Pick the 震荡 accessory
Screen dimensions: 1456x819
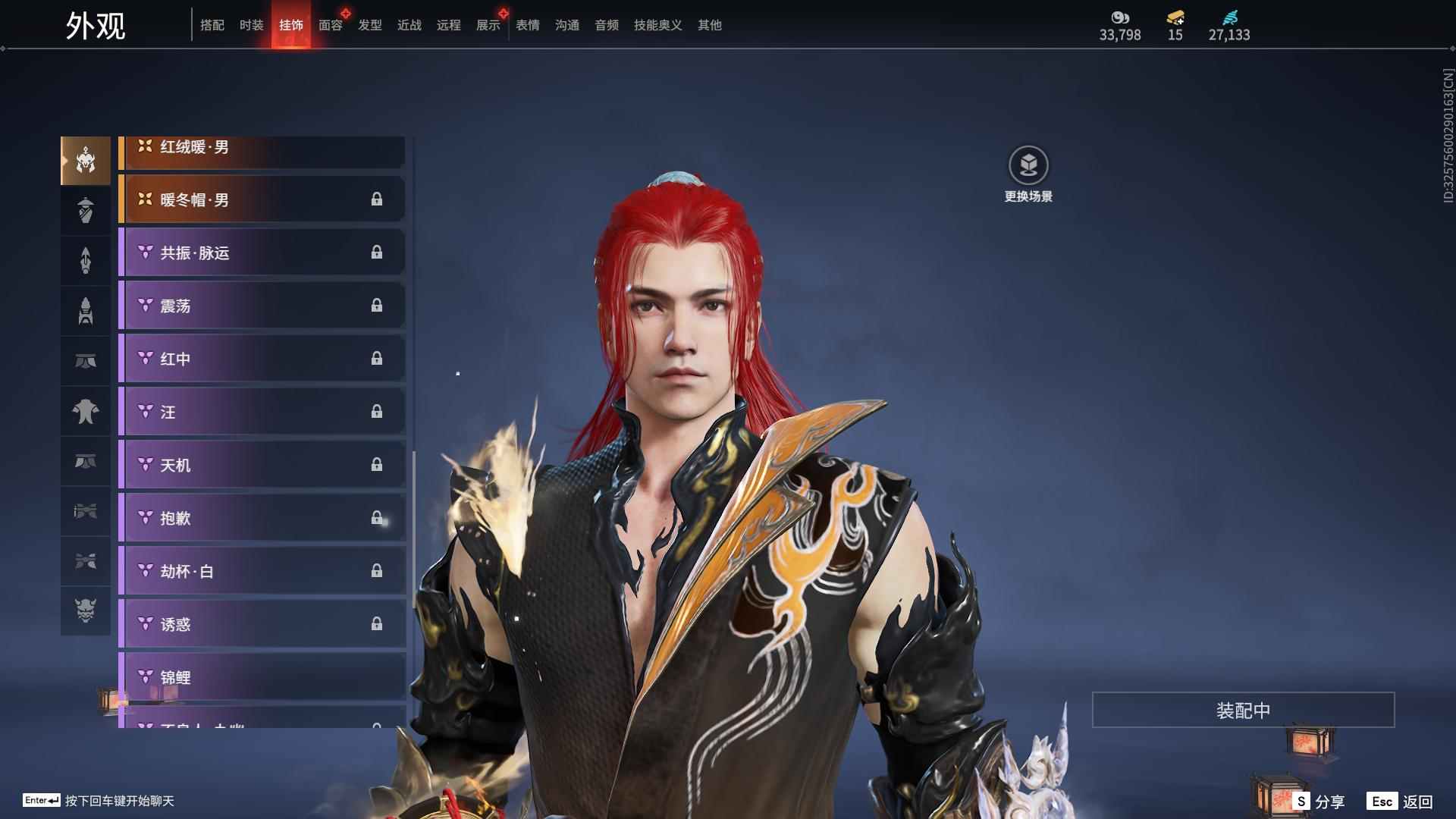(x=262, y=306)
